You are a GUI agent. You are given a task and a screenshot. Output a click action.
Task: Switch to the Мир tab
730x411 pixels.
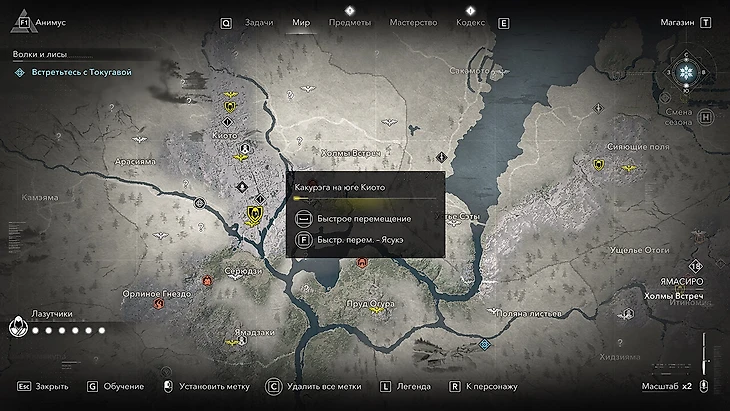[301, 22]
